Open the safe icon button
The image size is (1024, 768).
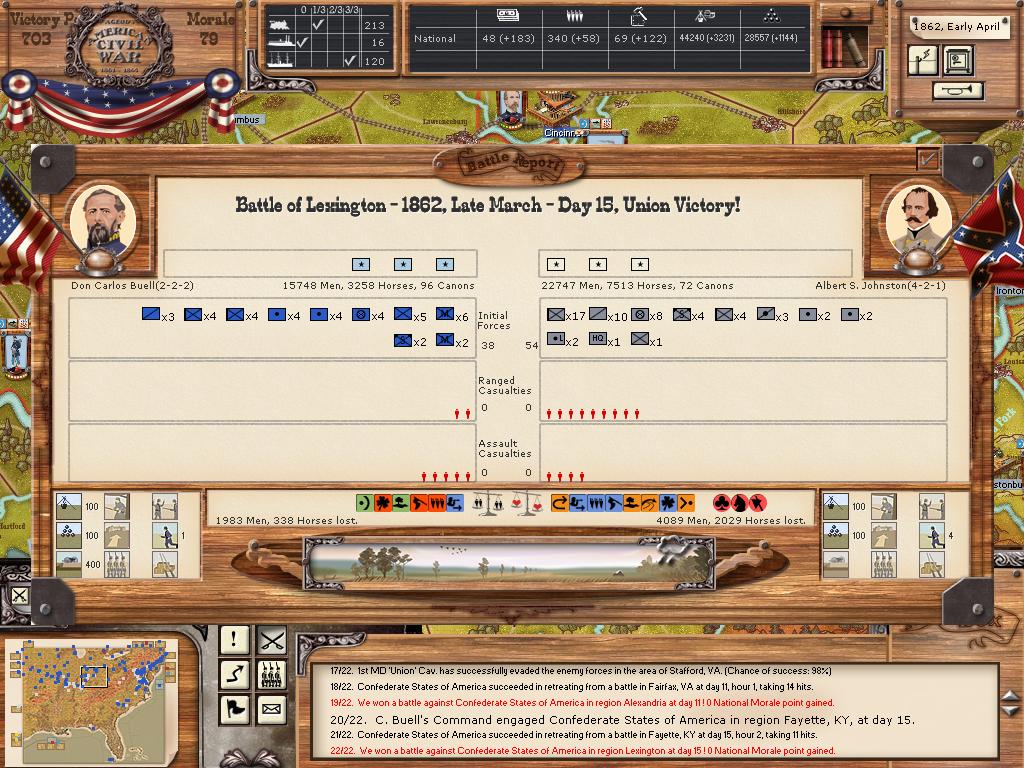coord(958,60)
